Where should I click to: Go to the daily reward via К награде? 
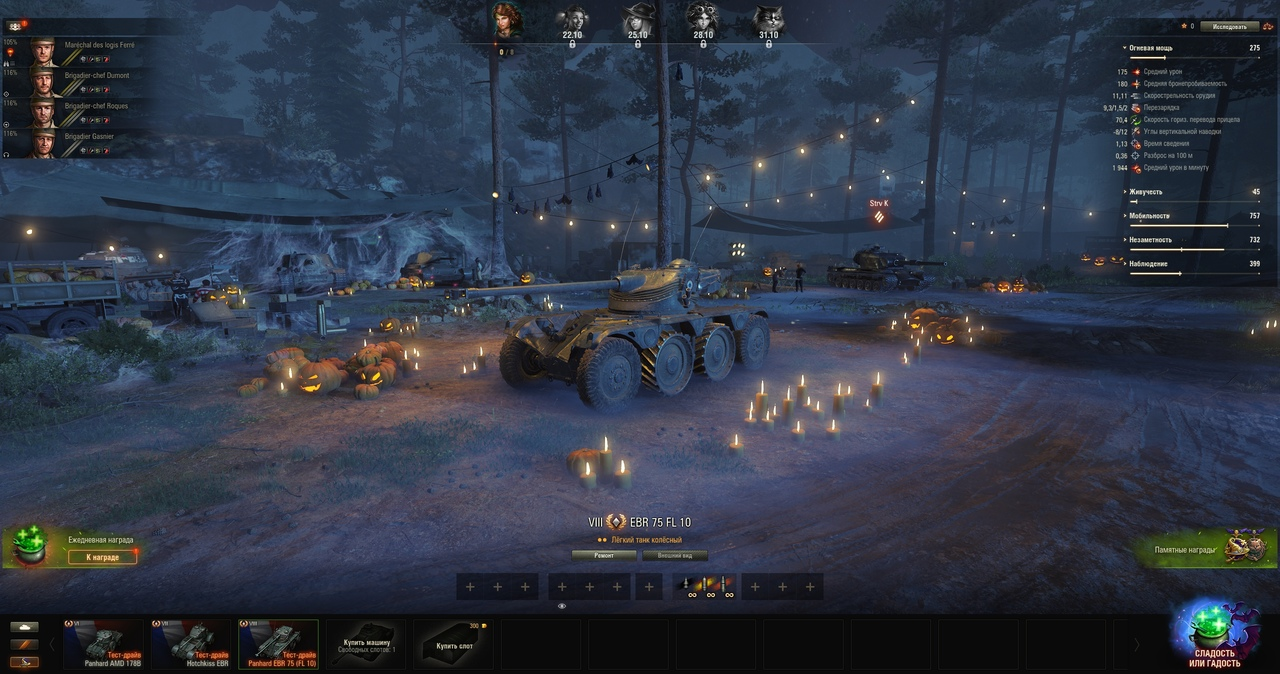point(103,557)
